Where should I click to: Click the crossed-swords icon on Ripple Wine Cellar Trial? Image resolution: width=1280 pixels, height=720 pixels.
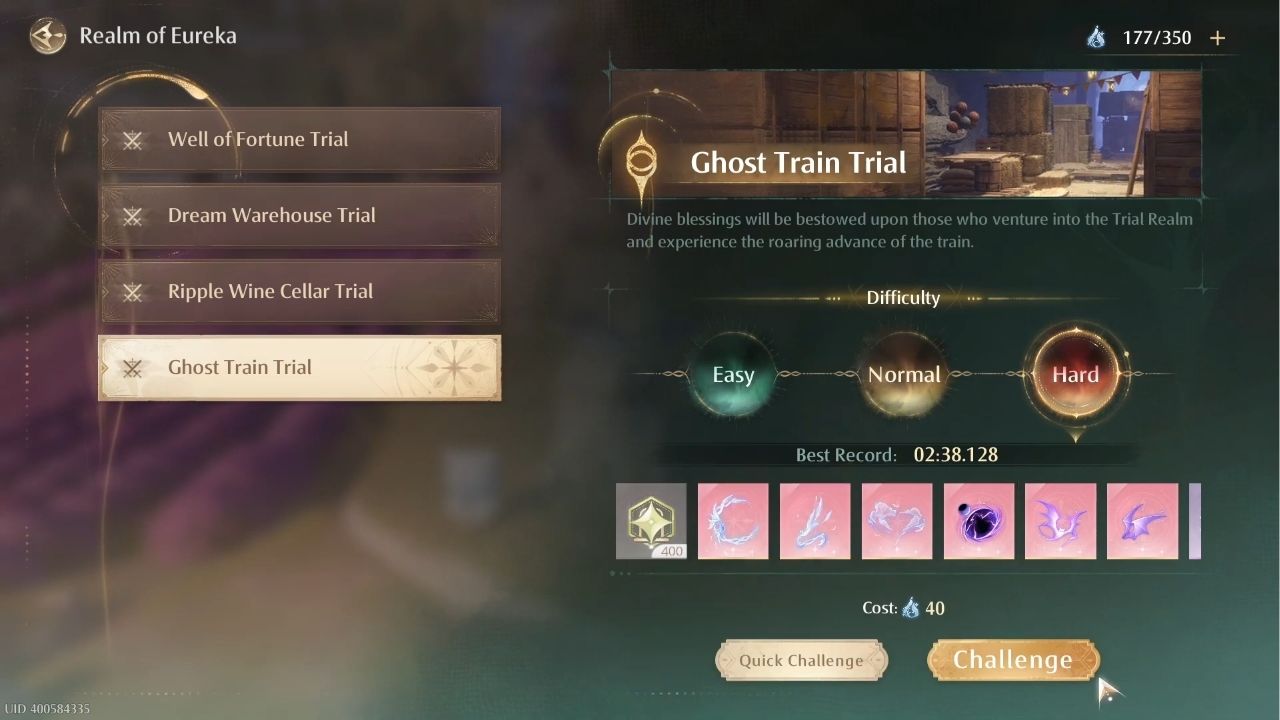point(133,292)
